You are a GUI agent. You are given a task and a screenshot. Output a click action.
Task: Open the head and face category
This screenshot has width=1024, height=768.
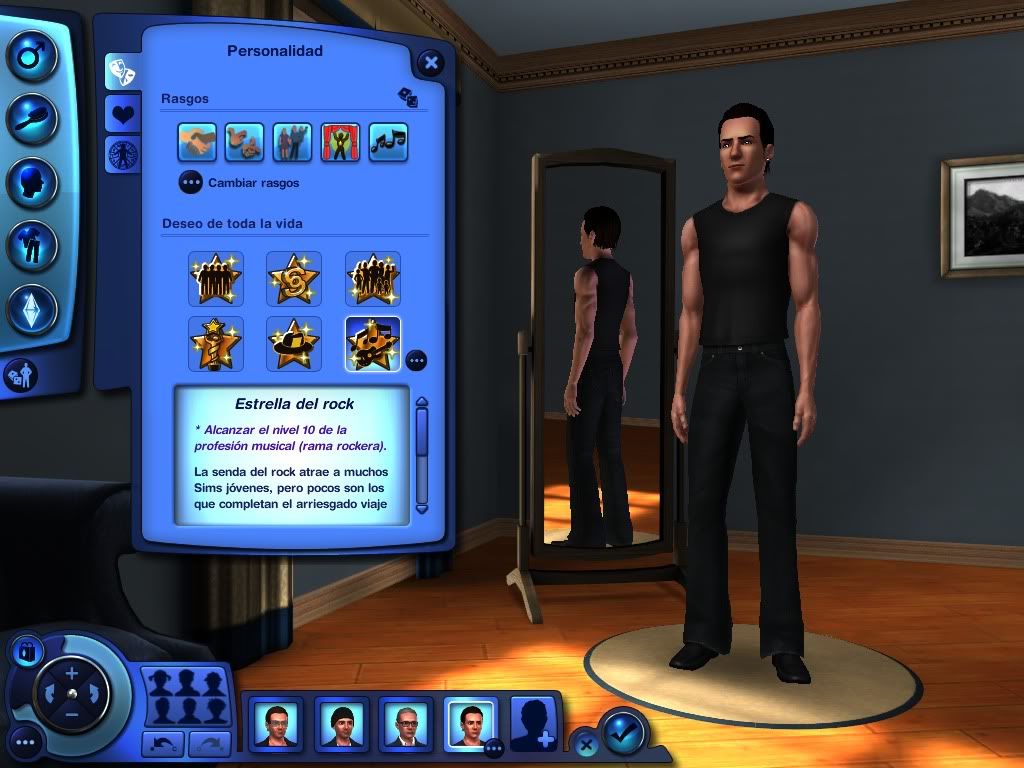coord(33,182)
